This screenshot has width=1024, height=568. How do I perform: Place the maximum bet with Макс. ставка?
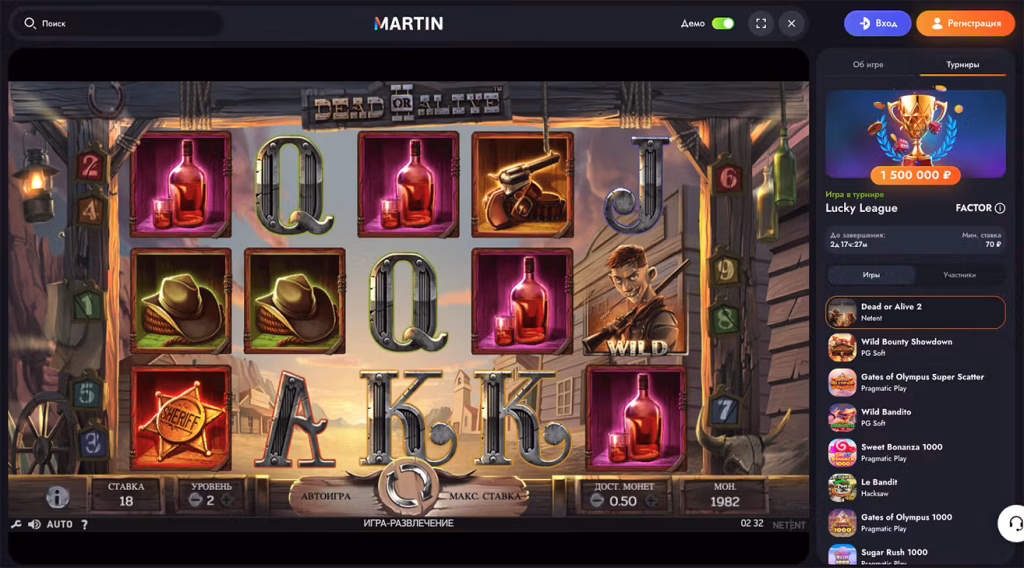(x=485, y=495)
